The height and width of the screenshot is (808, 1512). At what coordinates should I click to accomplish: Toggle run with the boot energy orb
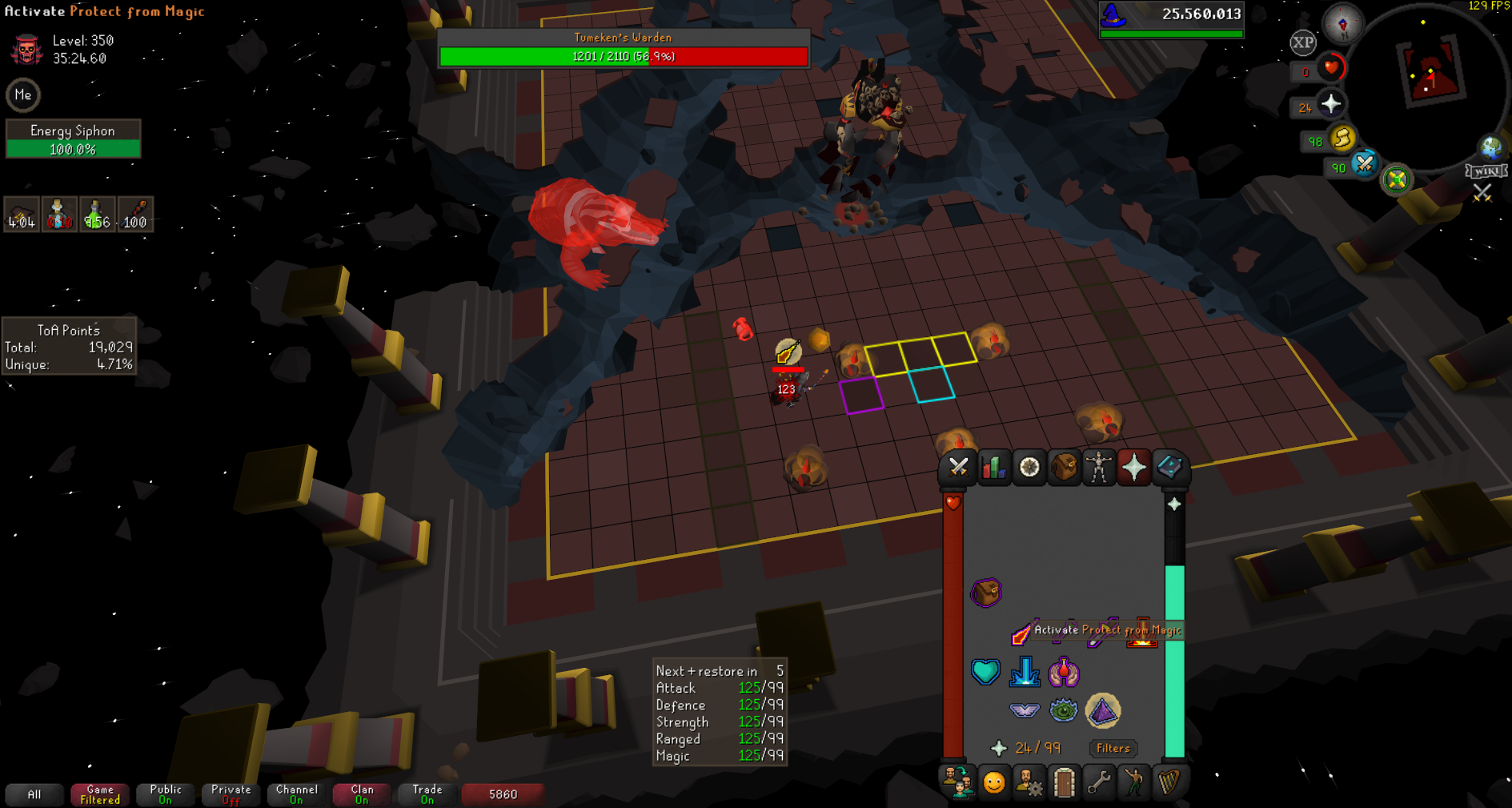[1342, 139]
